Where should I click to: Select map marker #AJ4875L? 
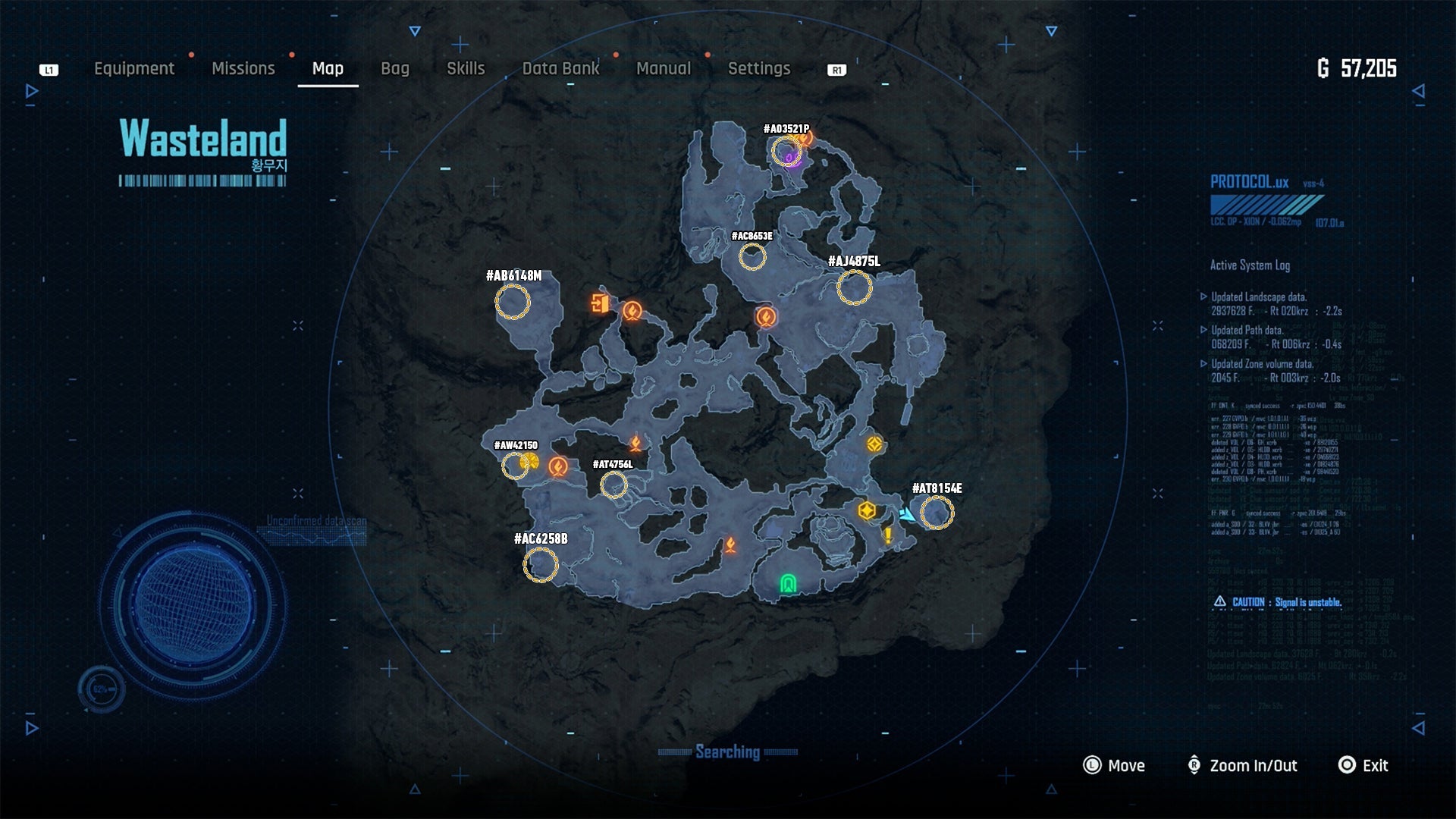[855, 288]
